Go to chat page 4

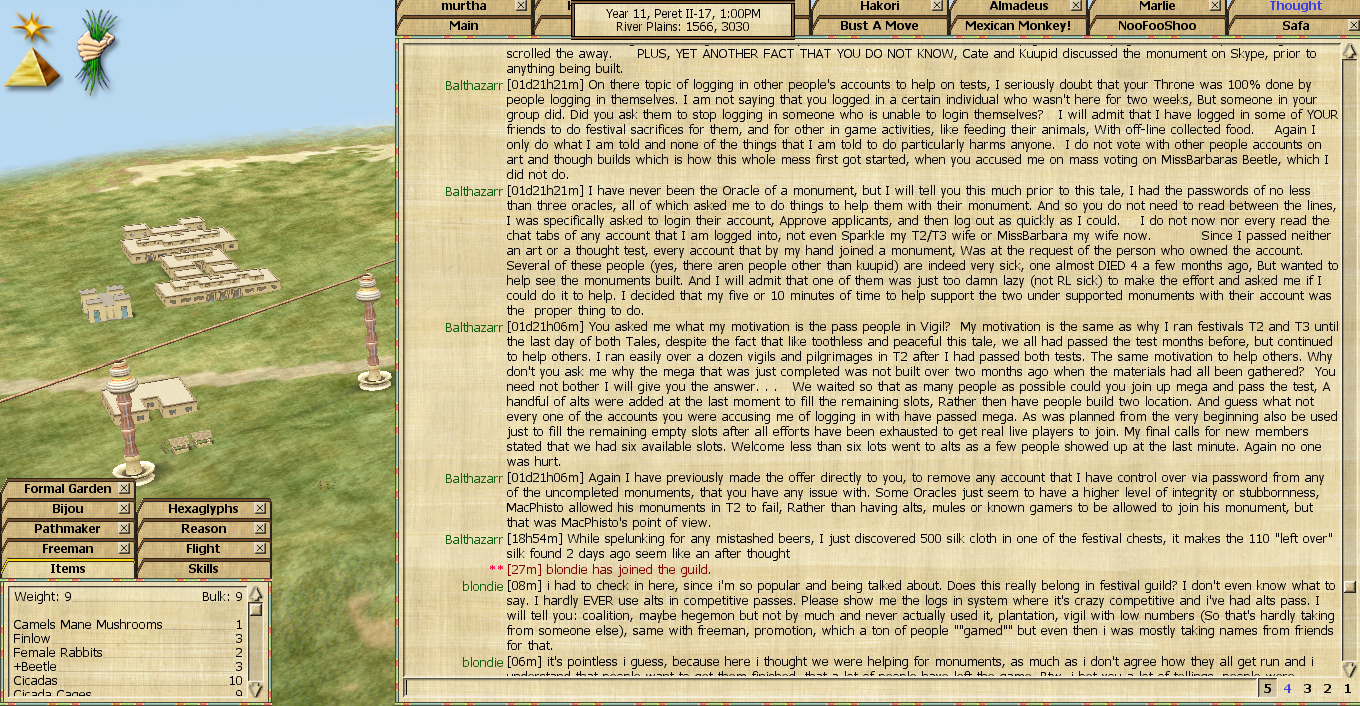[x=1288, y=688]
